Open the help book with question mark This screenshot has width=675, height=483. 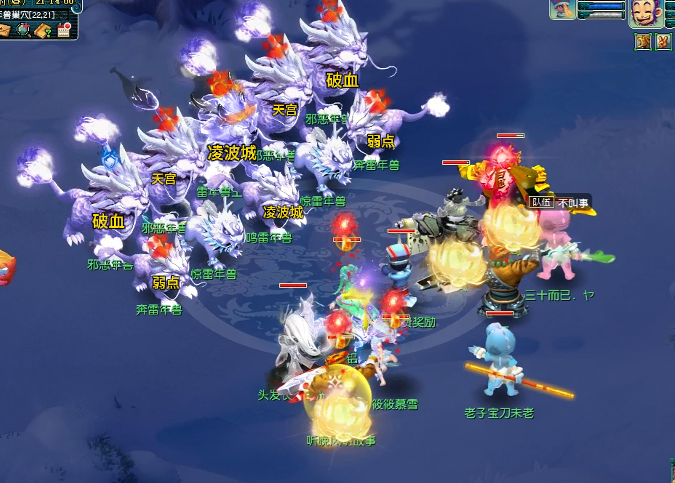click(x=43, y=30)
